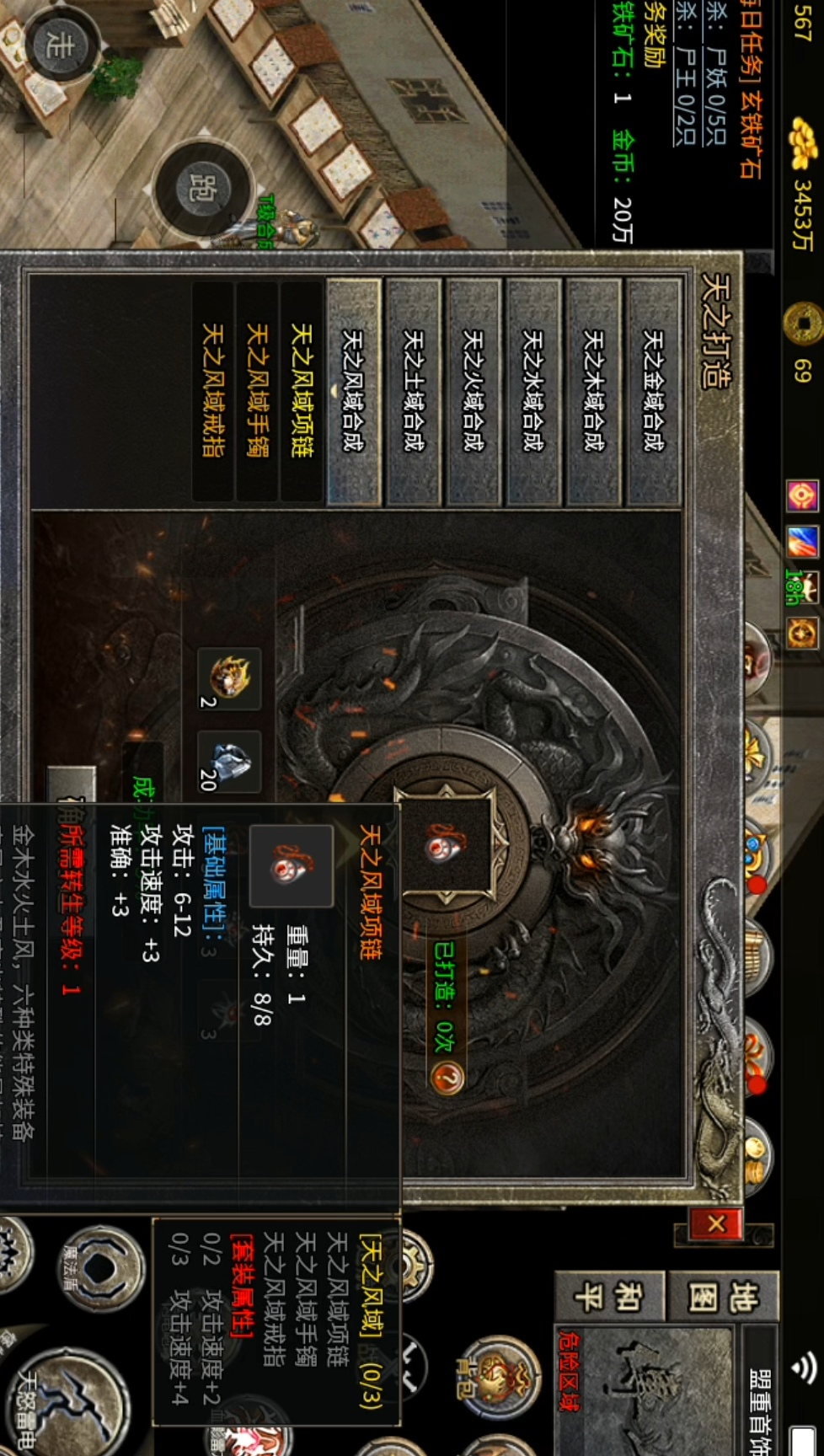
Task: Toggle the 和平 attack mode button
Action: 608,1298
